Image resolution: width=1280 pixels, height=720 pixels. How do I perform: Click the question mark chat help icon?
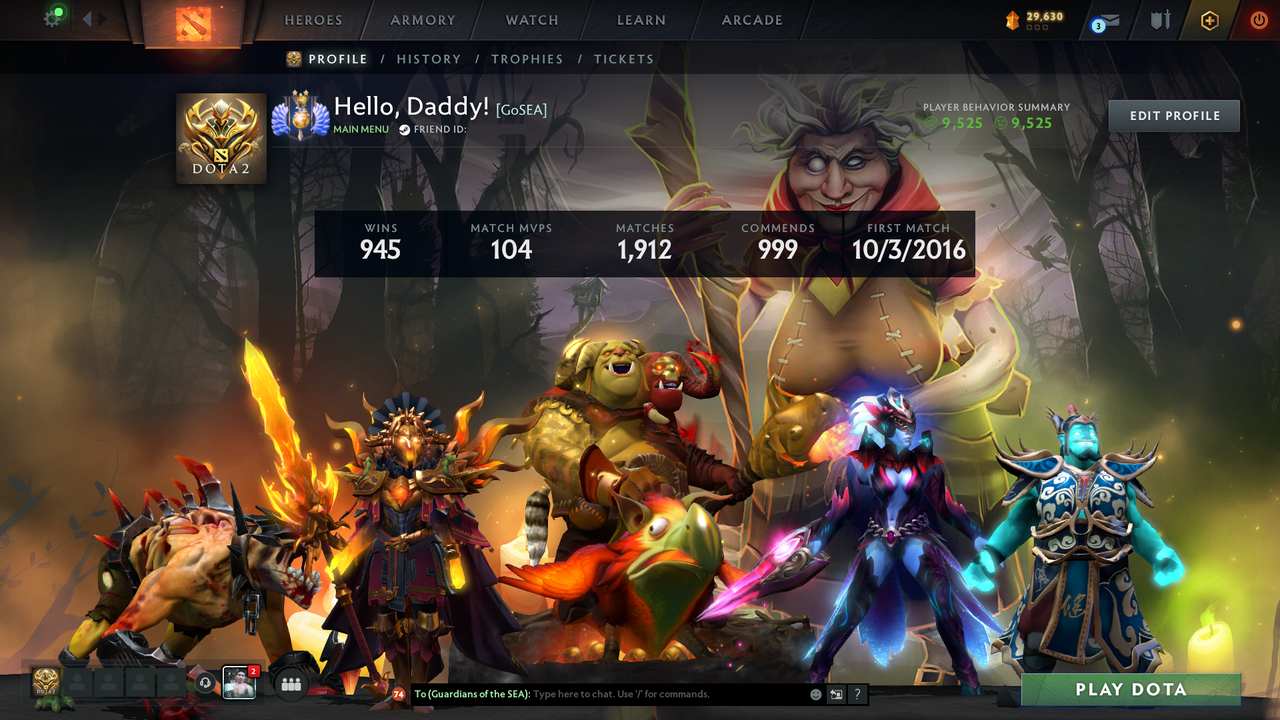(857, 693)
